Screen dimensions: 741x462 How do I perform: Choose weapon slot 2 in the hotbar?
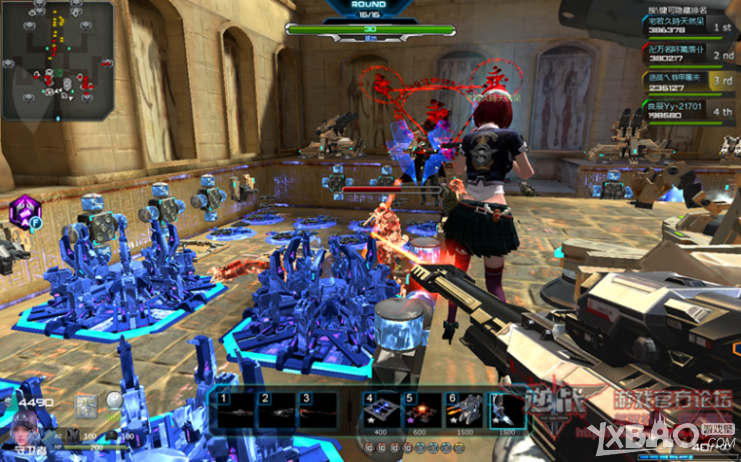[x=277, y=410]
